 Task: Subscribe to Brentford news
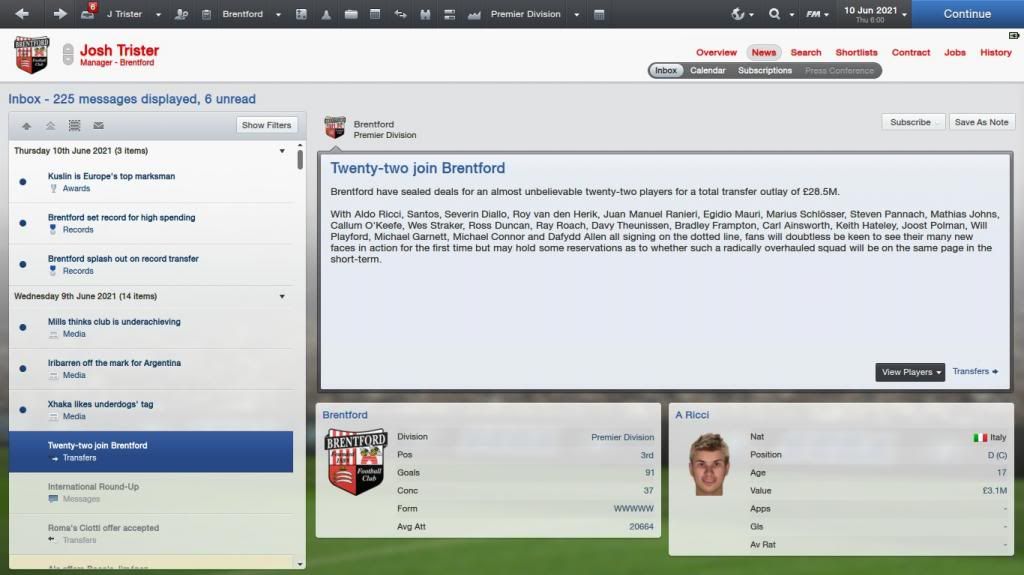pyautogui.click(x=911, y=122)
